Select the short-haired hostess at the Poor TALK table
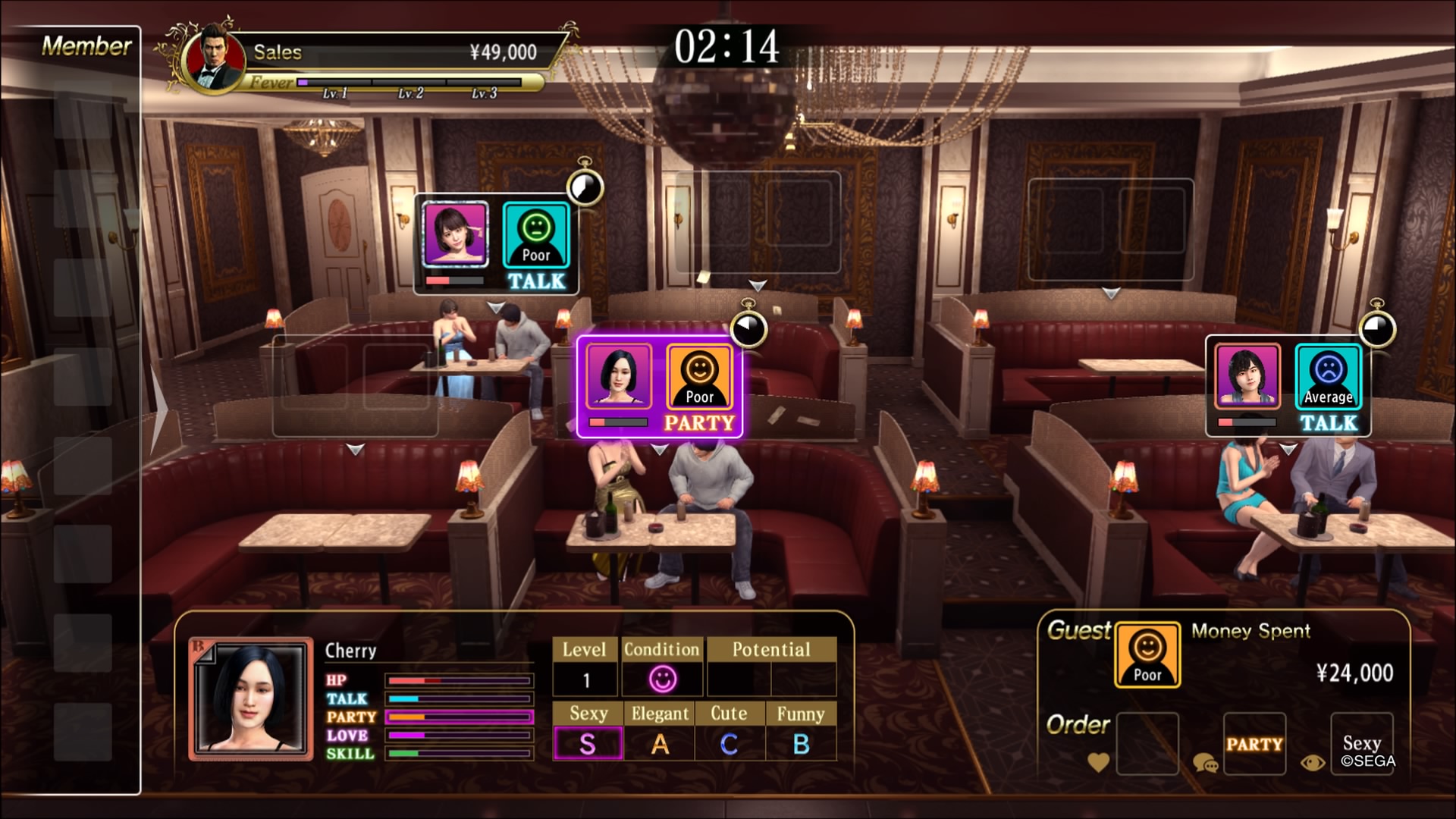 (455, 234)
